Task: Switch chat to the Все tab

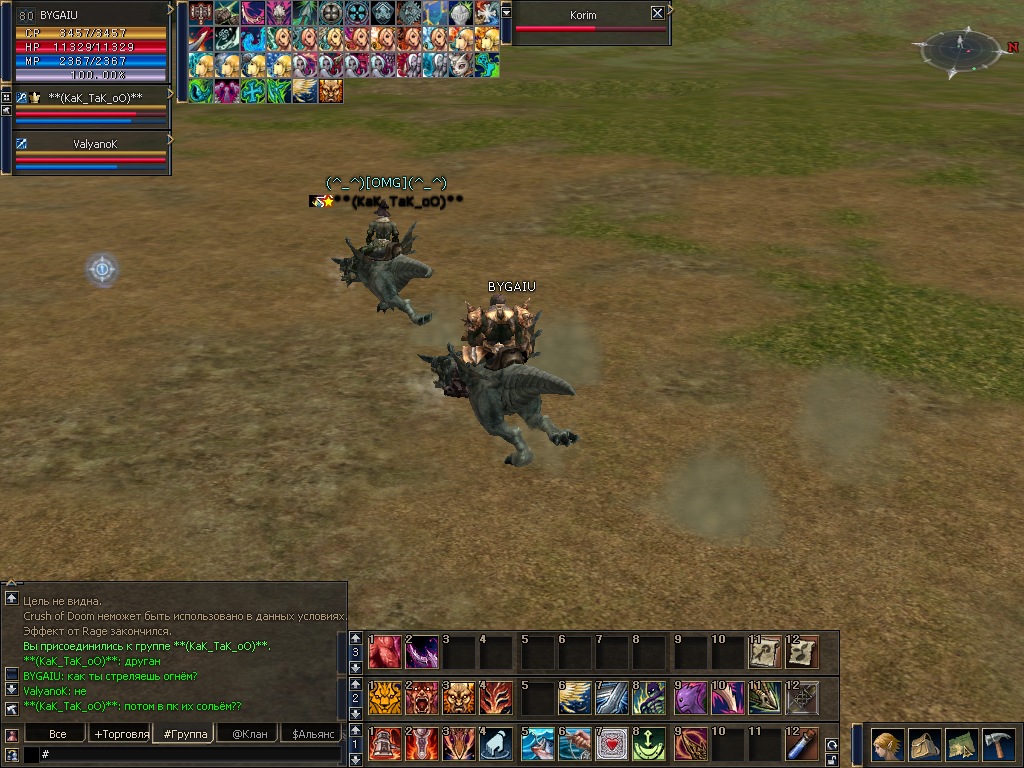Action: (x=58, y=734)
